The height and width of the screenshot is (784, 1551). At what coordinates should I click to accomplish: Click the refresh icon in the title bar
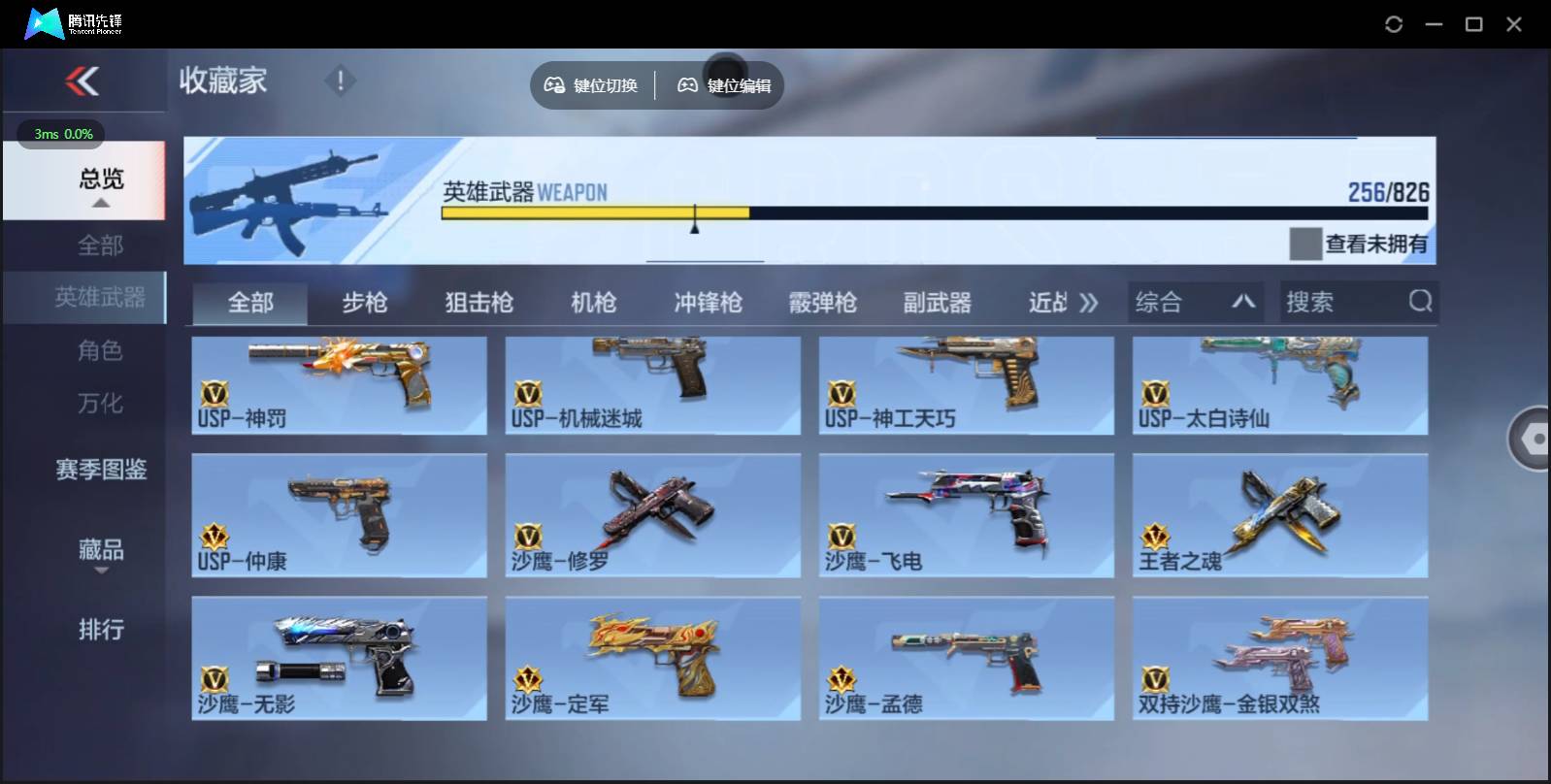click(1396, 24)
